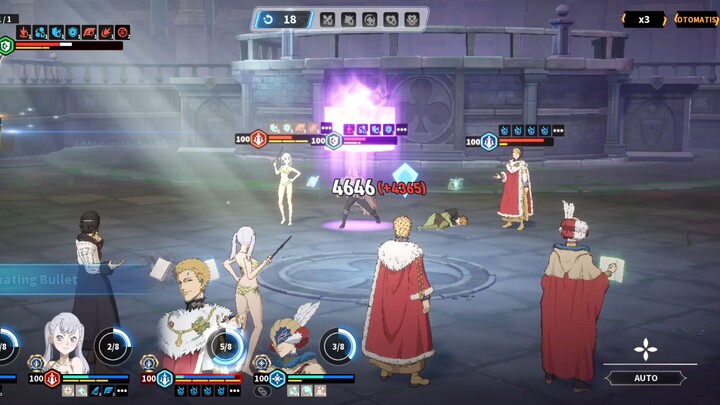Screen dimensions: 720x405
Task: Activate the 3/8 skill gauge
Action: [339, 346]
